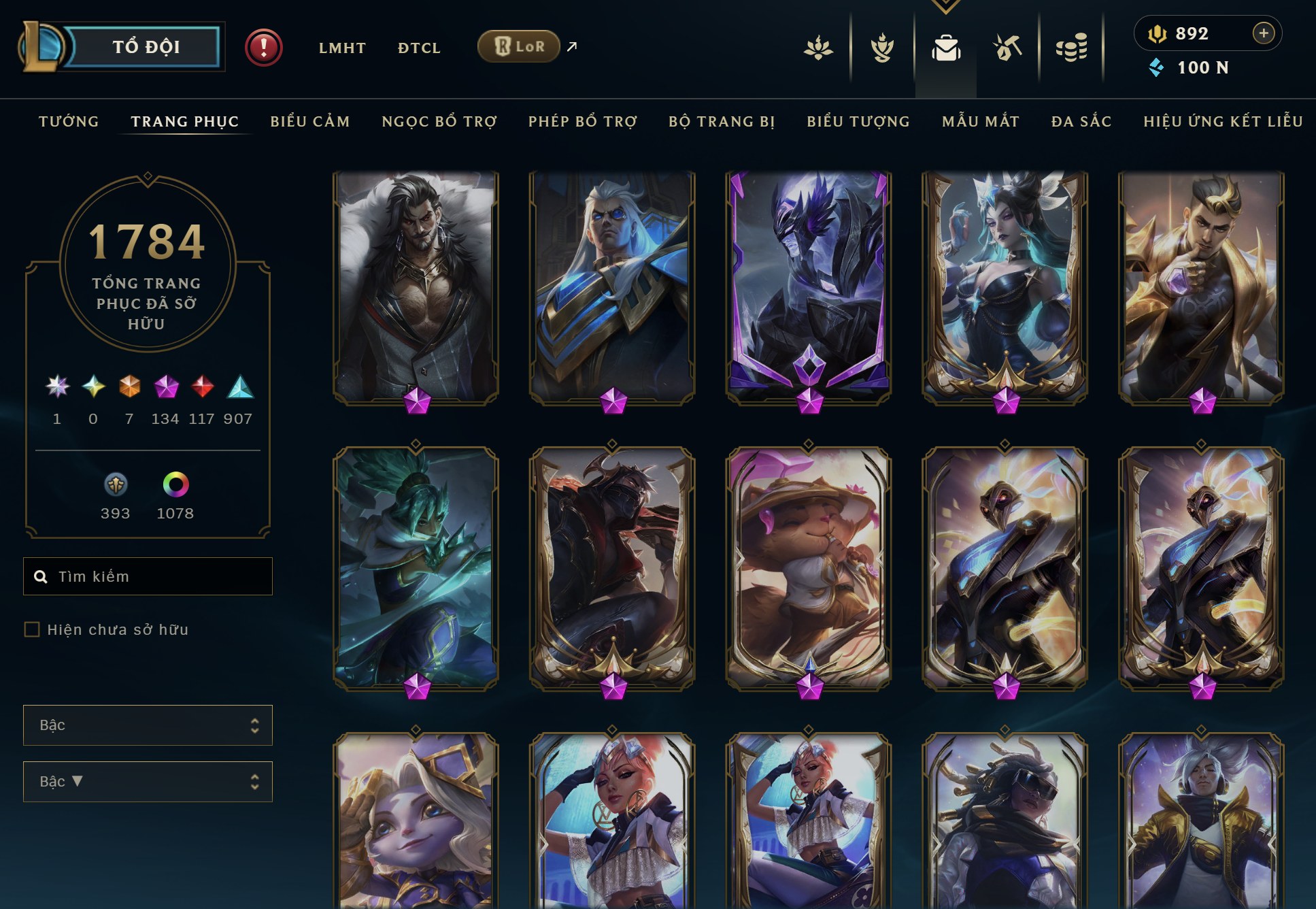Open the Store coins icon in top navigation

1073,48
